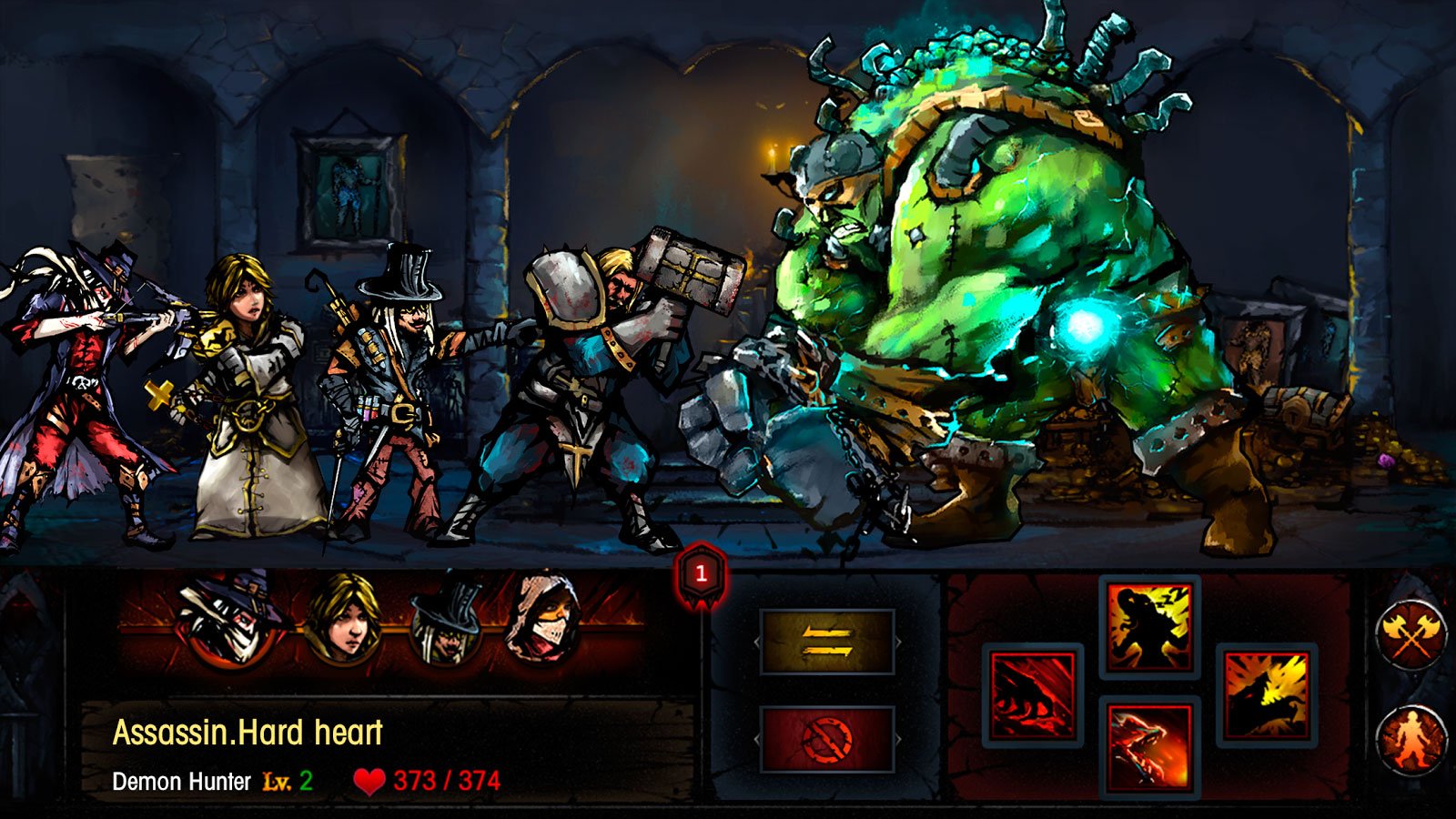This screenshot has width=1456, height=819.
Task: Pick the hooded masked hero portrait
Action: coord(544,619)
